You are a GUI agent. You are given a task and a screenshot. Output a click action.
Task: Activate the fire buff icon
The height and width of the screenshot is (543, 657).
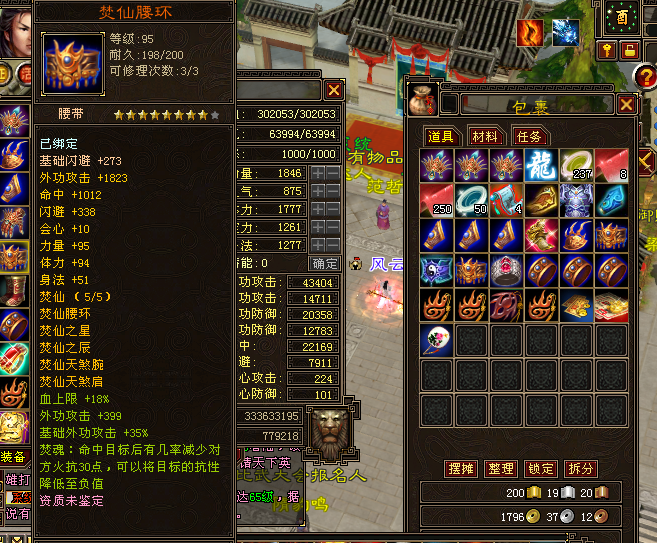(530, 32)
